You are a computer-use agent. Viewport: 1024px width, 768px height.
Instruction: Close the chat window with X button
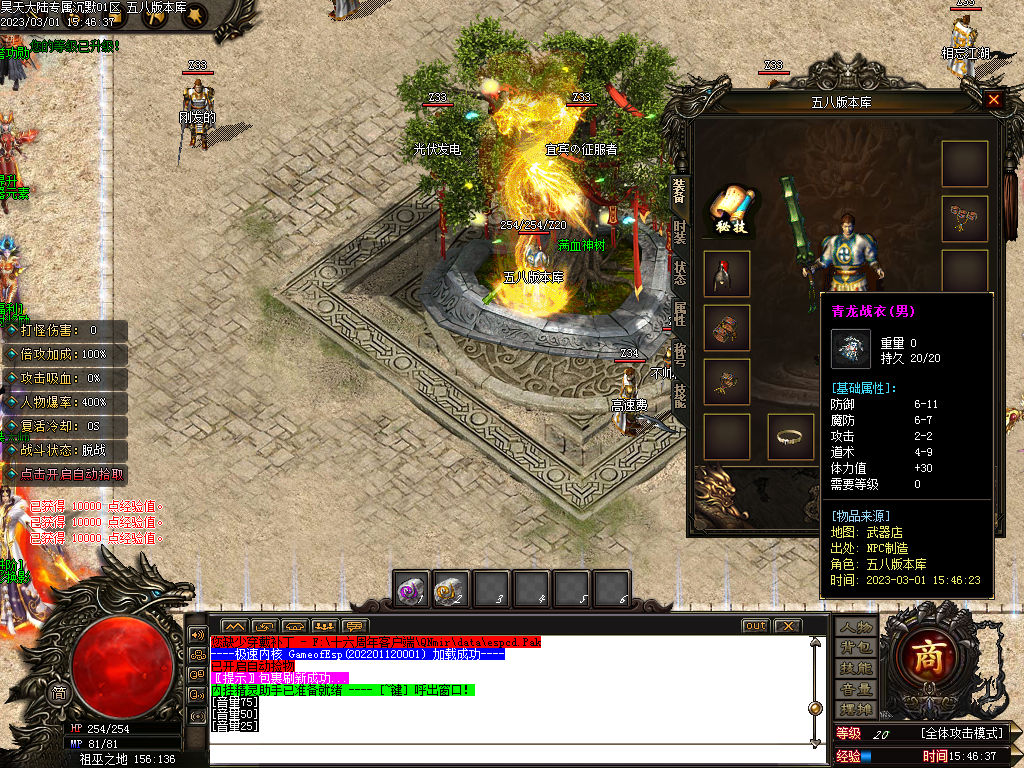pos(788,626)
